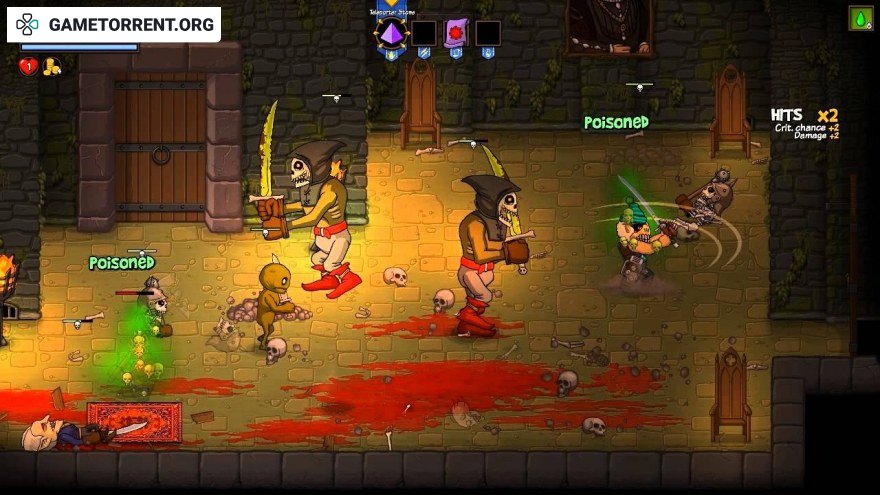Use the purple scroll with red seal
Viewport: 880px width, 495px height.
click(x=456, y=33)
